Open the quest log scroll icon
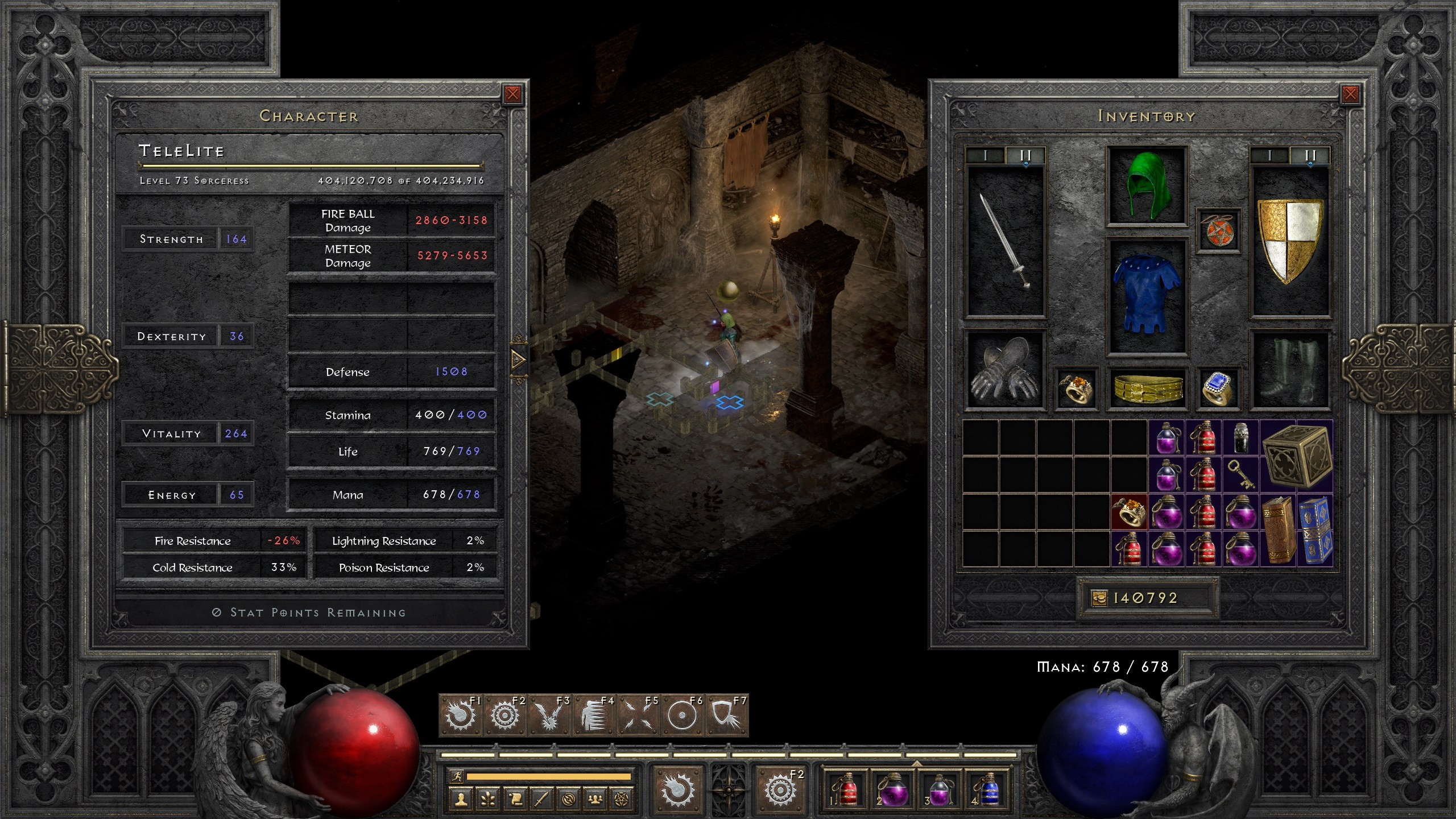Viewport: 1456px width, 819px height. [x=514, y=799]
